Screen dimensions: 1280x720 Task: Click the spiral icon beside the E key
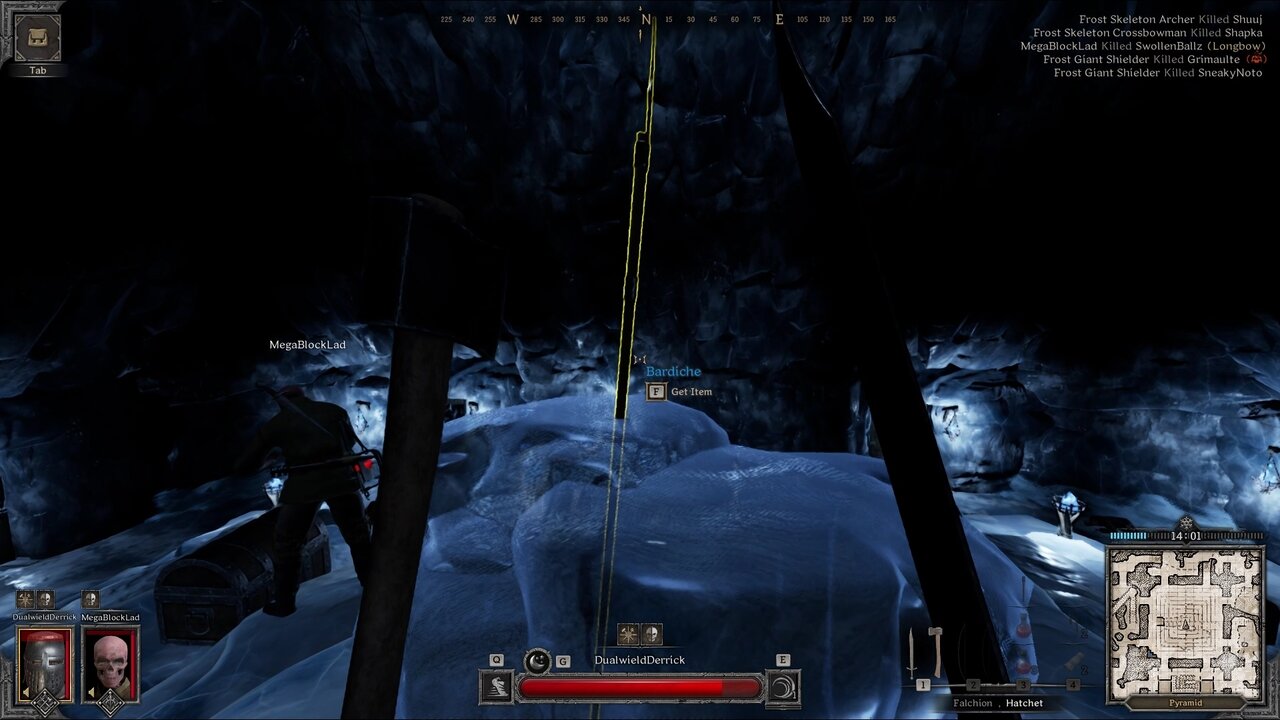[784, 688]
